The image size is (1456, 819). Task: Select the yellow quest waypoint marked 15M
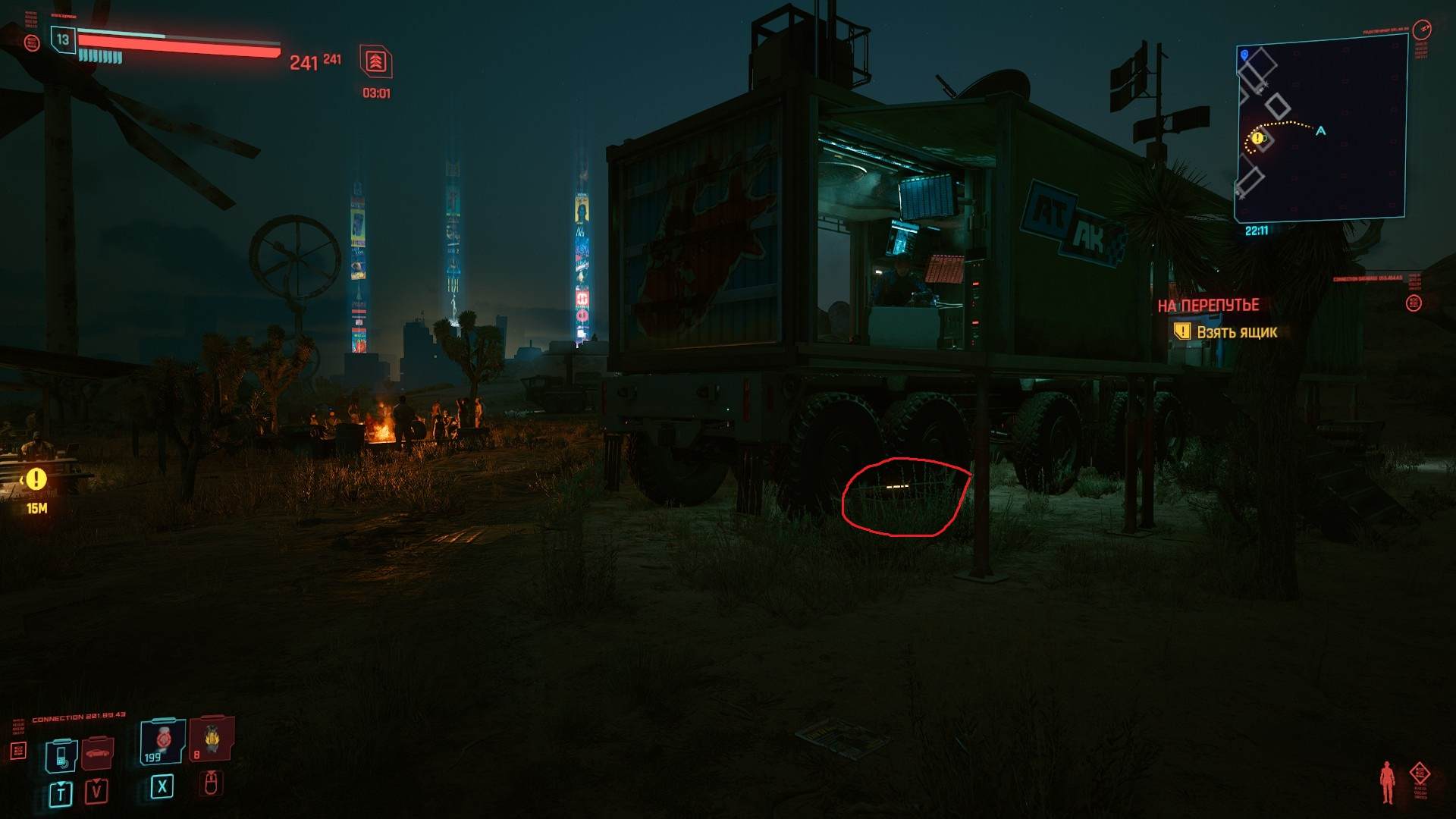click(x=36, y=479)
